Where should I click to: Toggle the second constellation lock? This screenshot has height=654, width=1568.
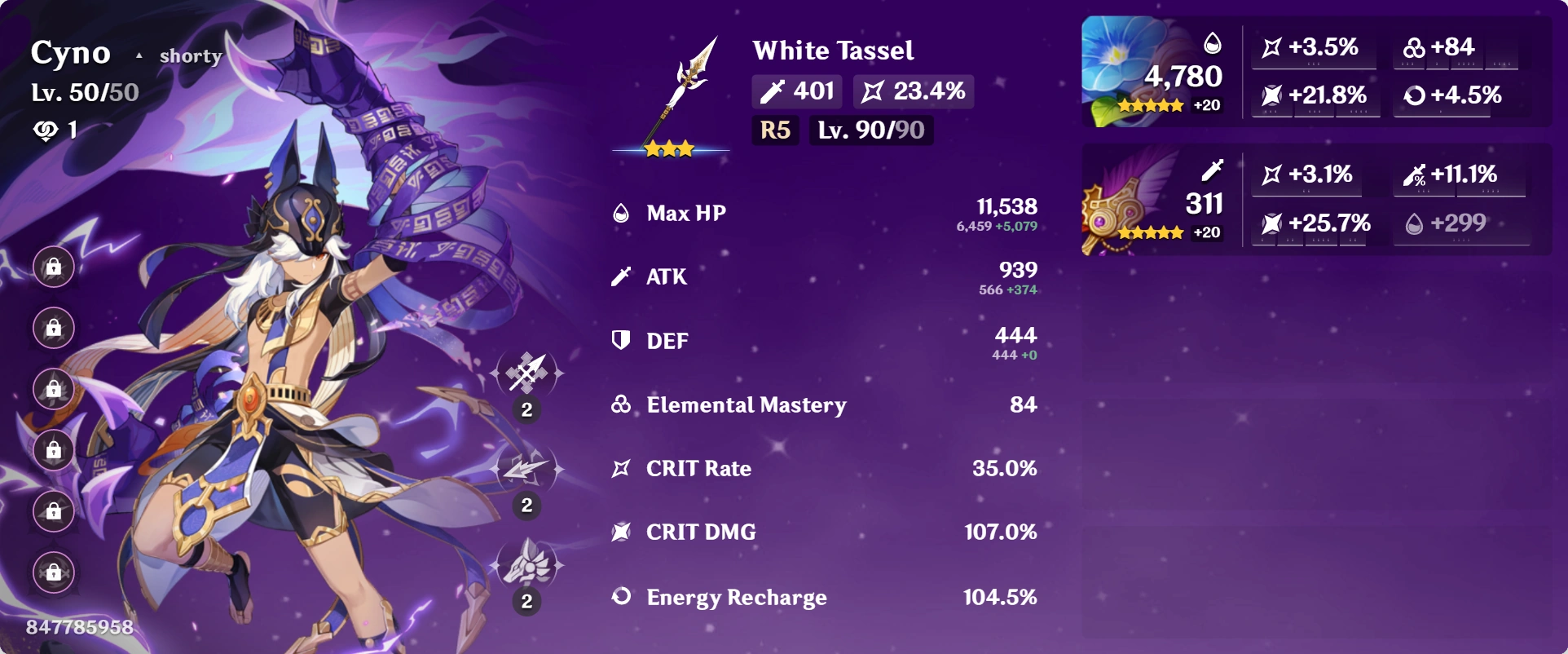(52, 329)
